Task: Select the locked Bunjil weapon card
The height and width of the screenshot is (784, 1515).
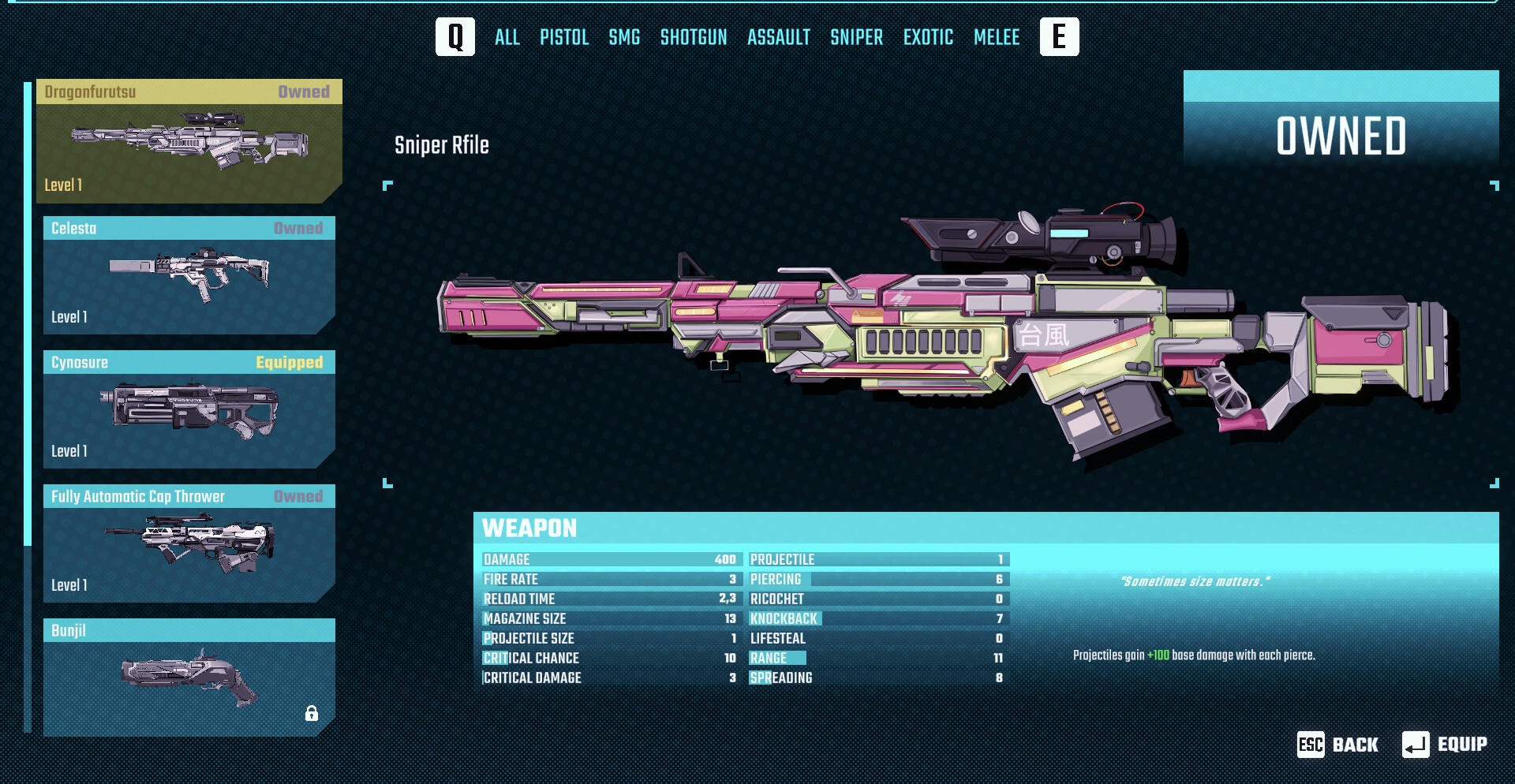Action: (189, 677)
